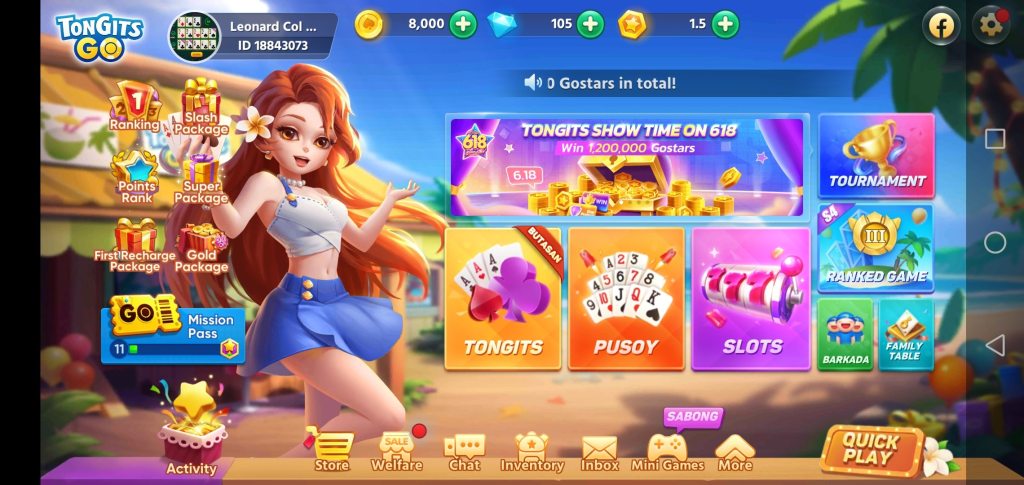Open the Tongits game mode
The image size is (1024, 485).
(x=503, y=298)
